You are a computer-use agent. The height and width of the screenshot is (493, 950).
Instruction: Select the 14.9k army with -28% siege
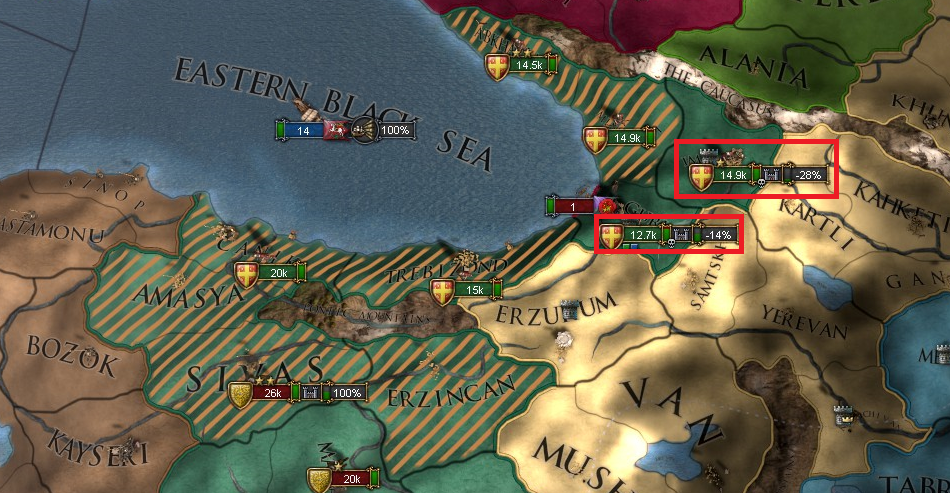(x=733, y=175)
